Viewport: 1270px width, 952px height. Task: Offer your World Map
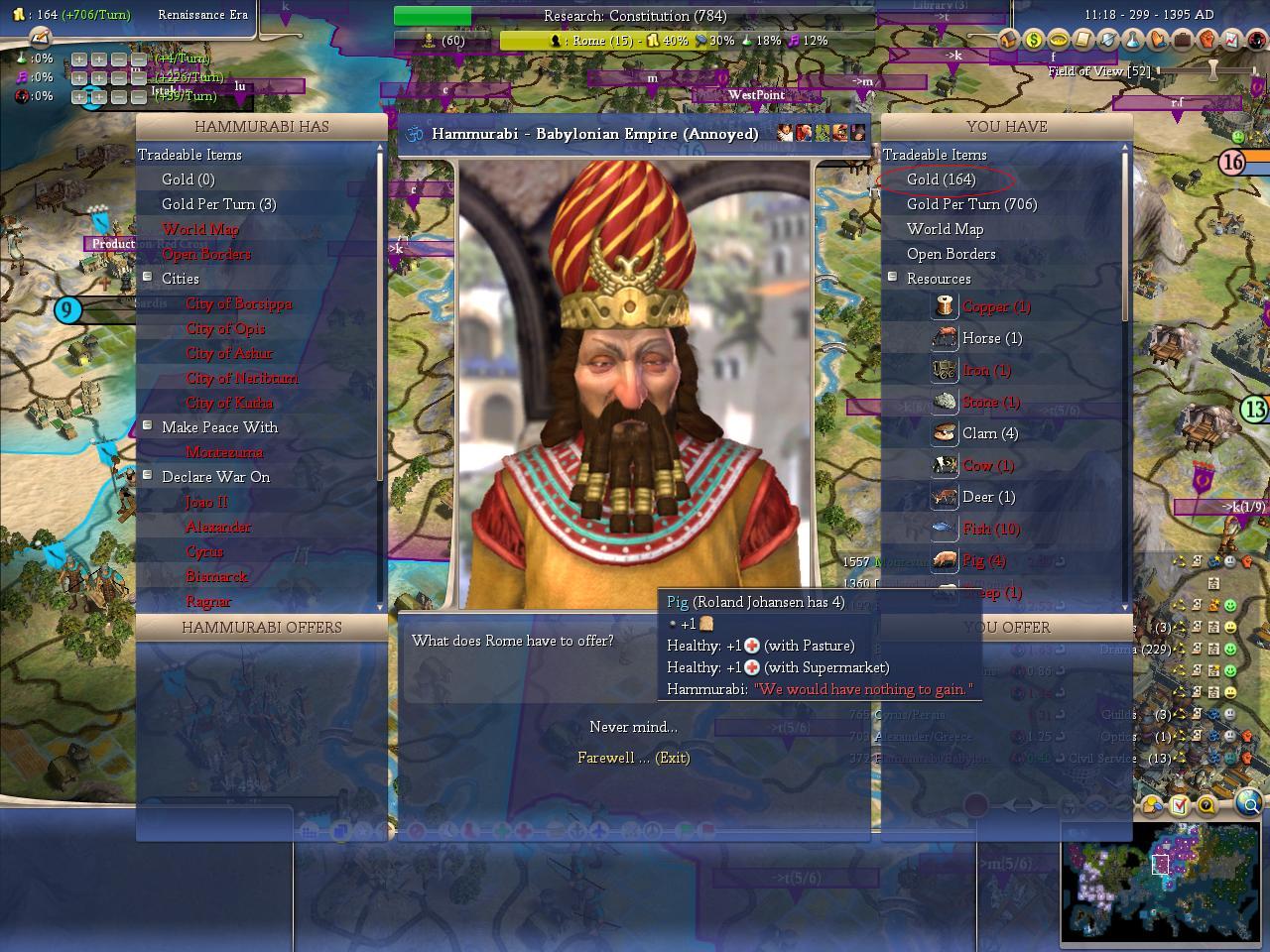point(945,229)
